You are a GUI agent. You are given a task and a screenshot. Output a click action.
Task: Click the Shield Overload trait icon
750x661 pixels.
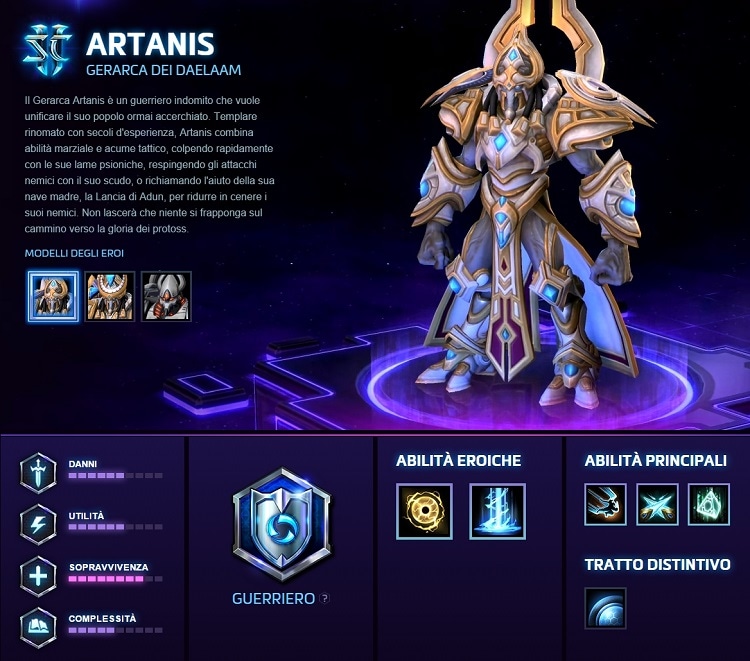[606, 609]
